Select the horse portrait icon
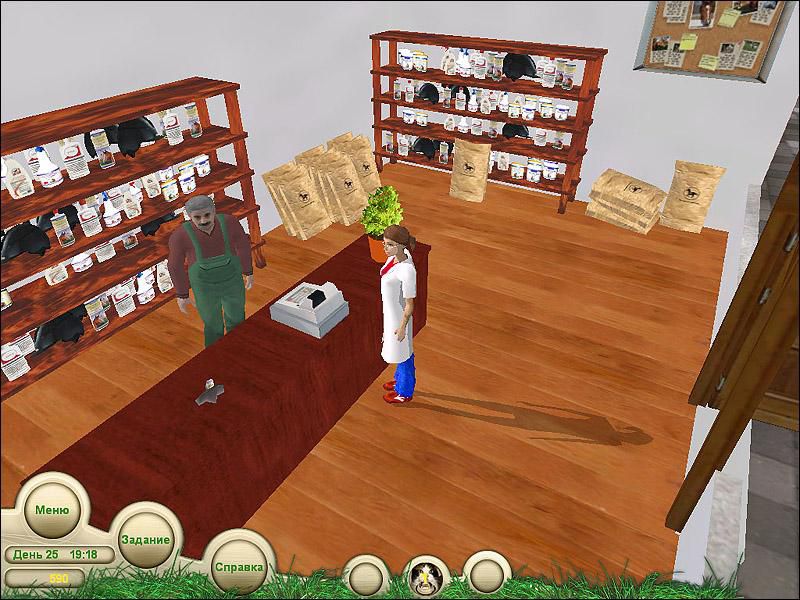This screenshot has height=600, width=800. click(425, 576)
